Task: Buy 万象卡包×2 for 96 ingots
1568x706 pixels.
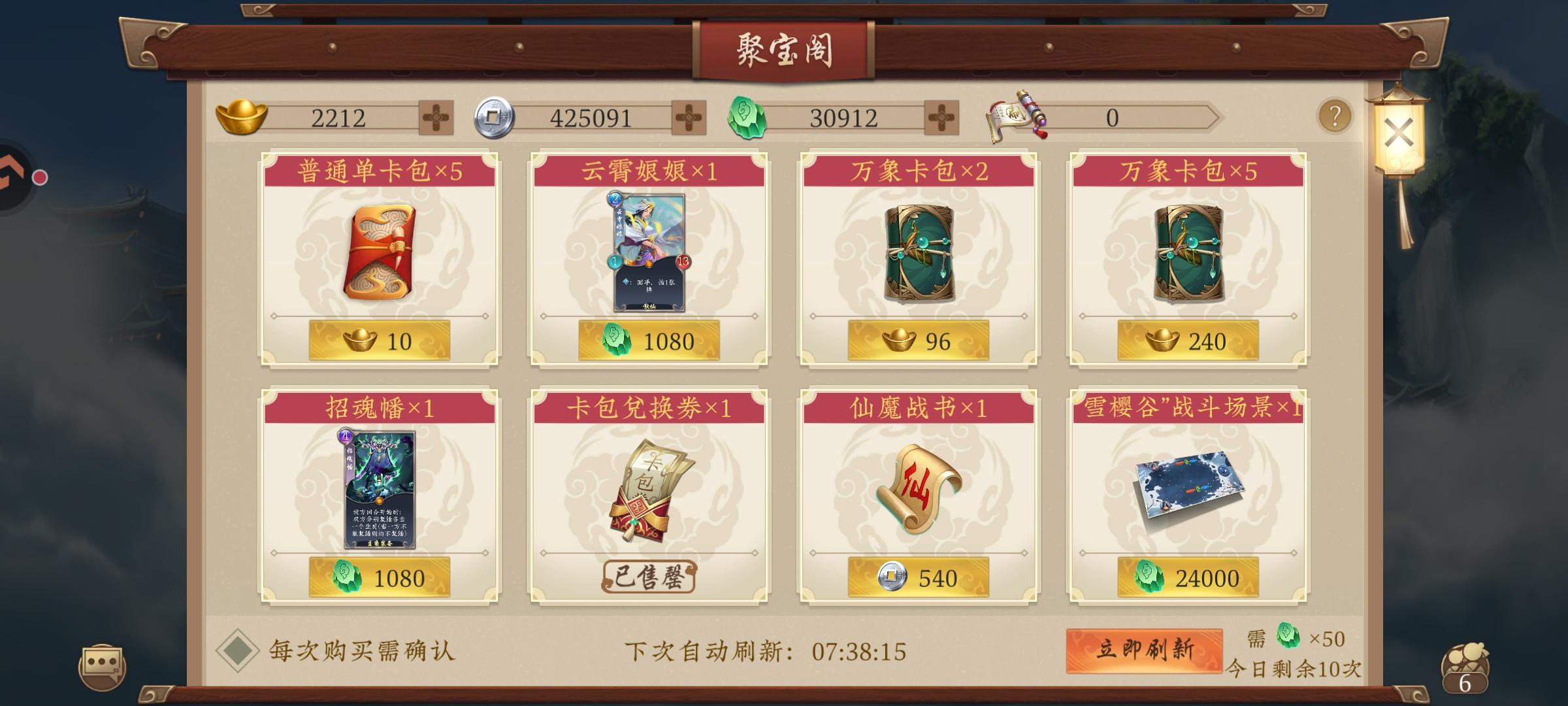Action: (x=918, y=339)
